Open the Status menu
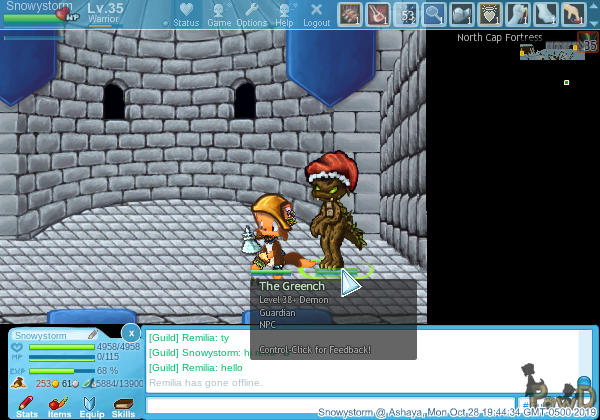This screenshot has height=420, width=600. [x=186, y=14]
